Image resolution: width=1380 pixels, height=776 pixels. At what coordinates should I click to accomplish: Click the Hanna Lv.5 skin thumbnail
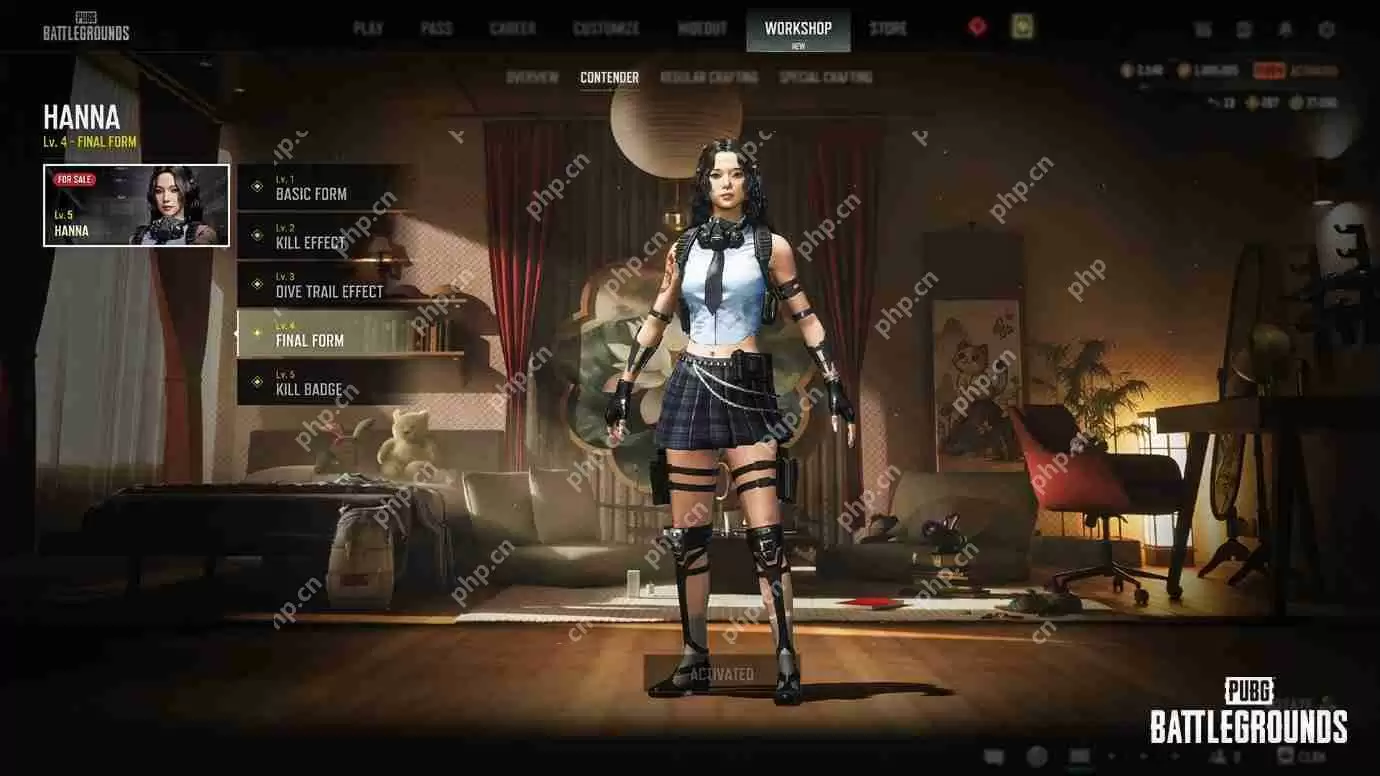[136, 206]
